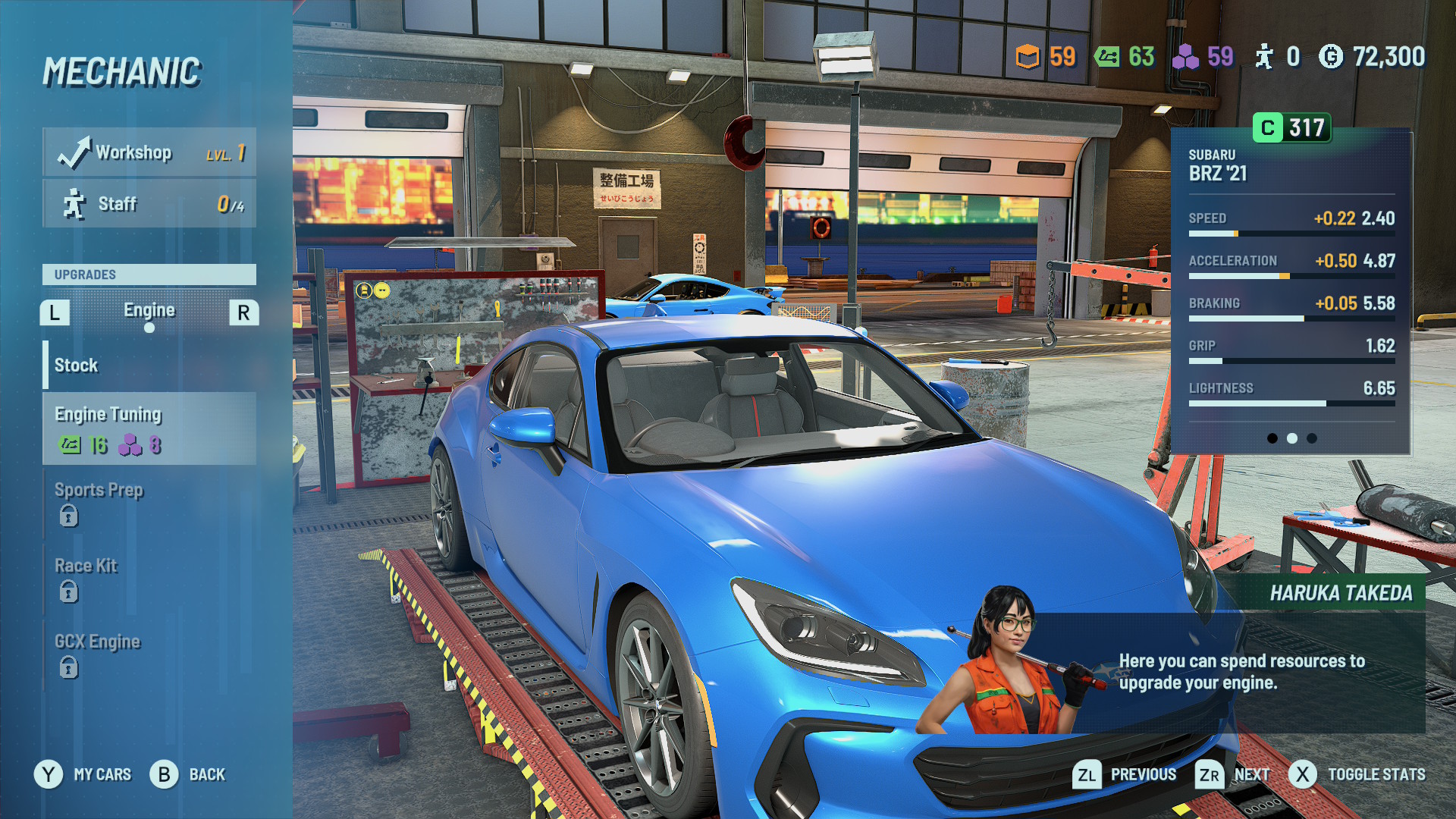Go back from the Mechanic menu
This screenshot has height=819, width=1456.
tap(188, 774)
